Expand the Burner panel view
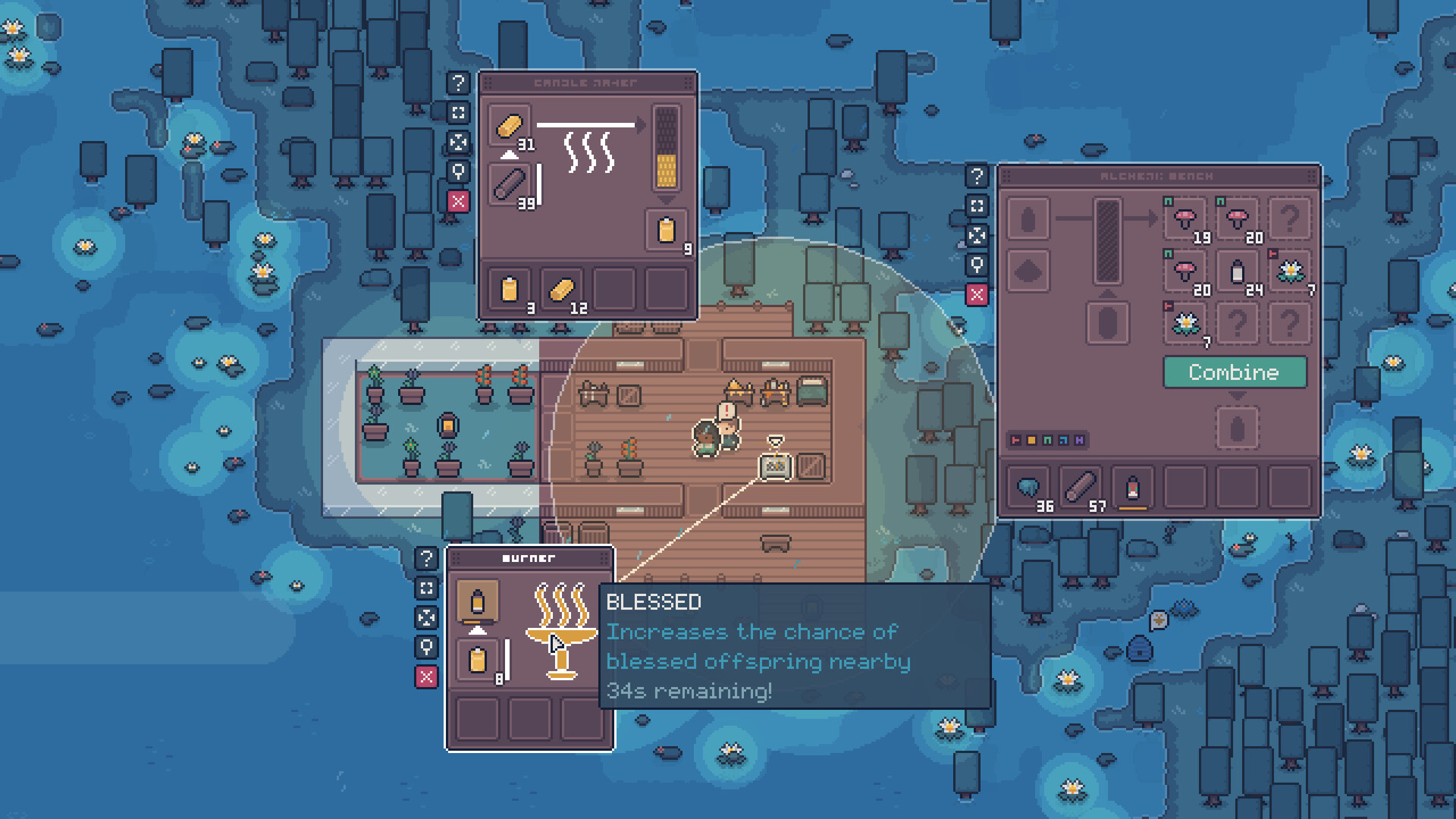This screenshot has height=819, width=1456. pos(426,588)
